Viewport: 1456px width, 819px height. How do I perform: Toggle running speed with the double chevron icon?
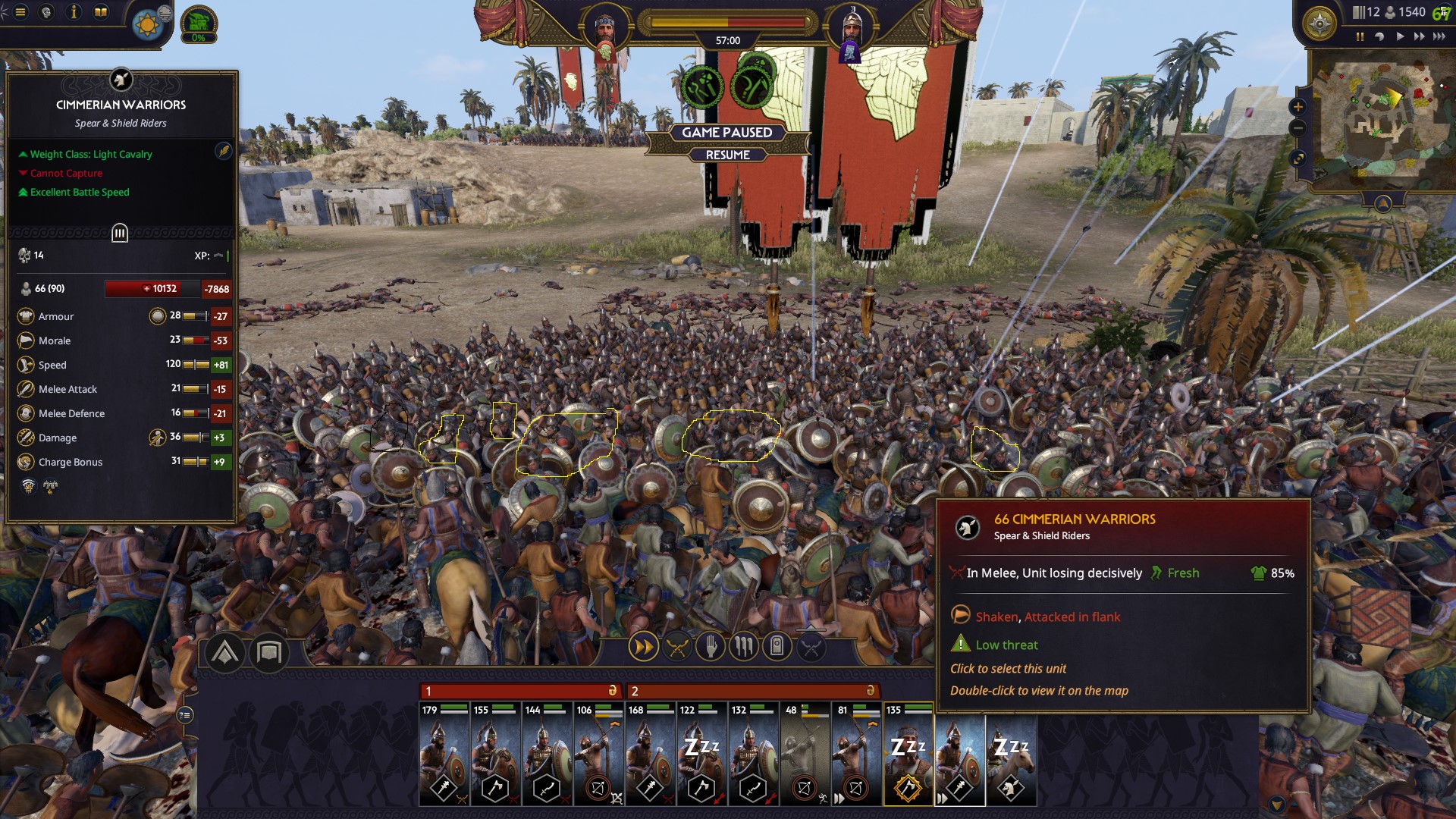(644, 647)
